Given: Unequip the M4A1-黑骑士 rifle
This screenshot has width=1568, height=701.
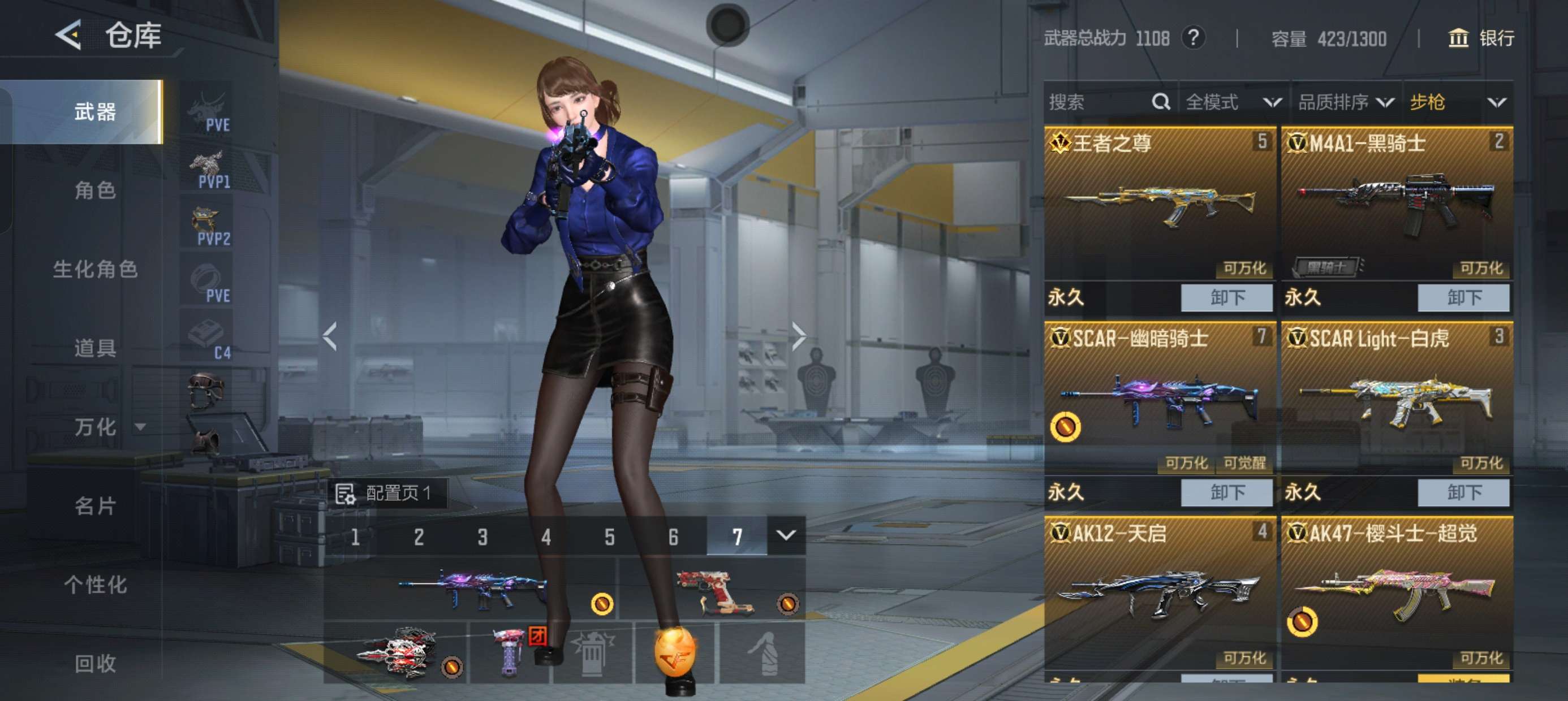Looking at the screenshot, I should coord(1463,297).
